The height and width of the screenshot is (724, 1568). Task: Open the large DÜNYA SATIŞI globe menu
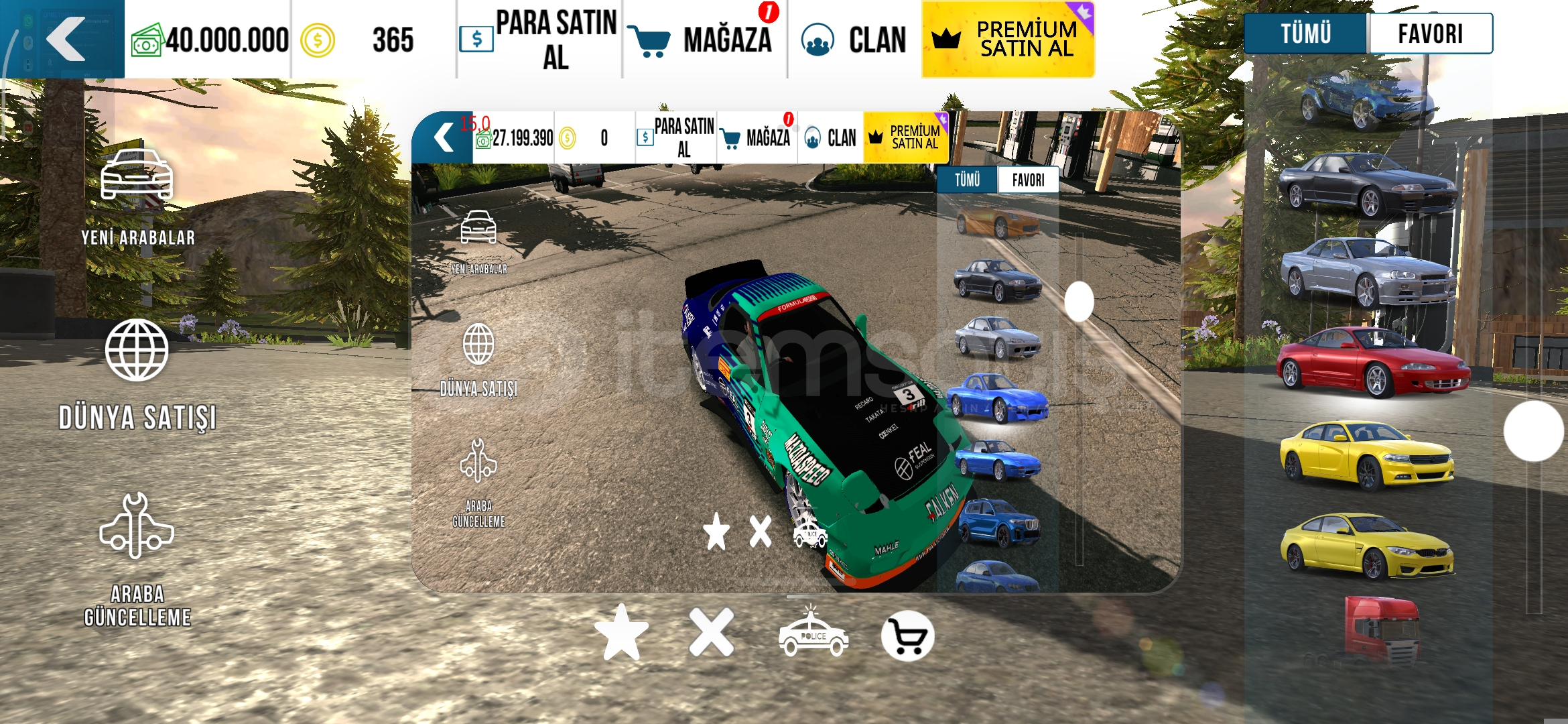click(x=137, y=374)
